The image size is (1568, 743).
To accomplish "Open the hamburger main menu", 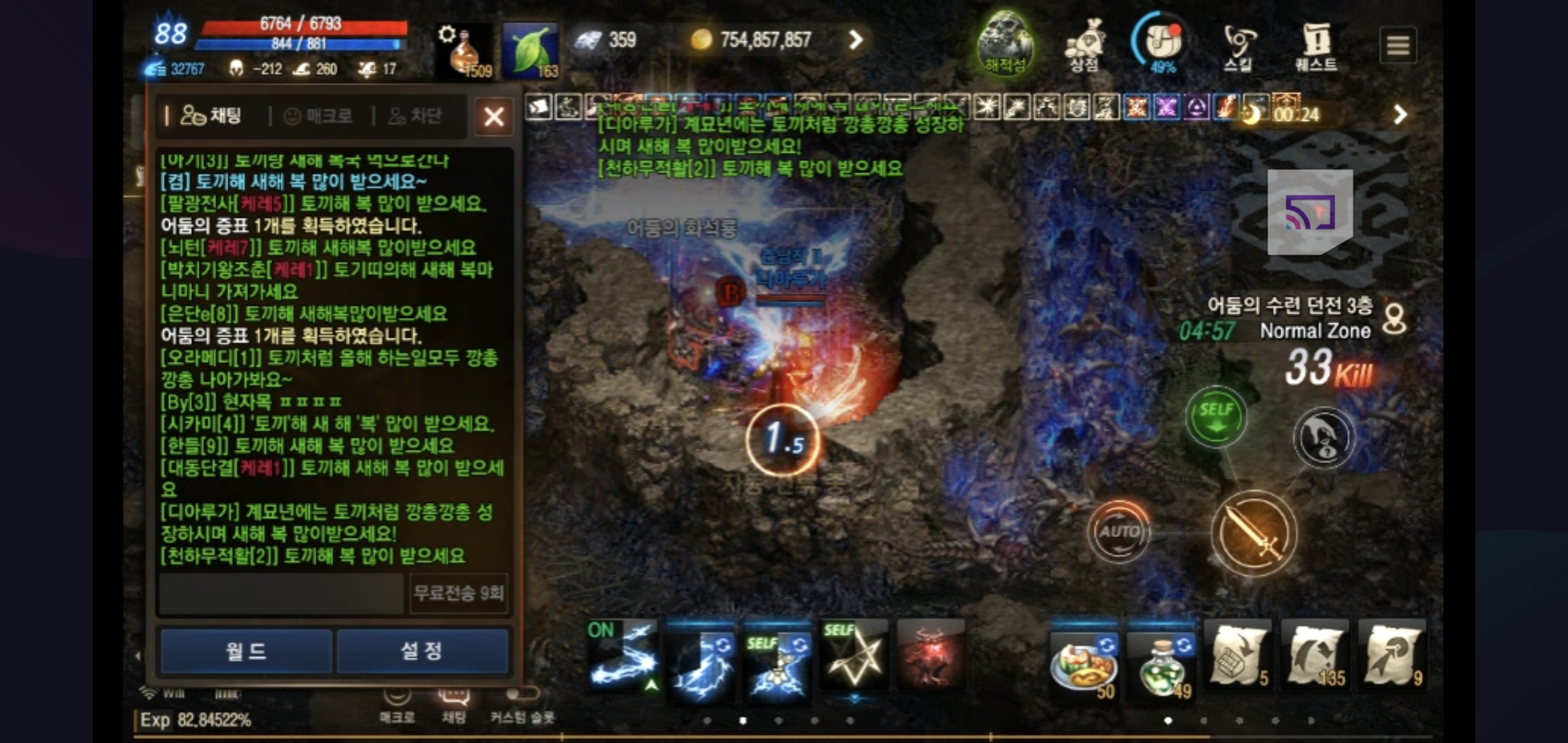I will click(1399, 45).
